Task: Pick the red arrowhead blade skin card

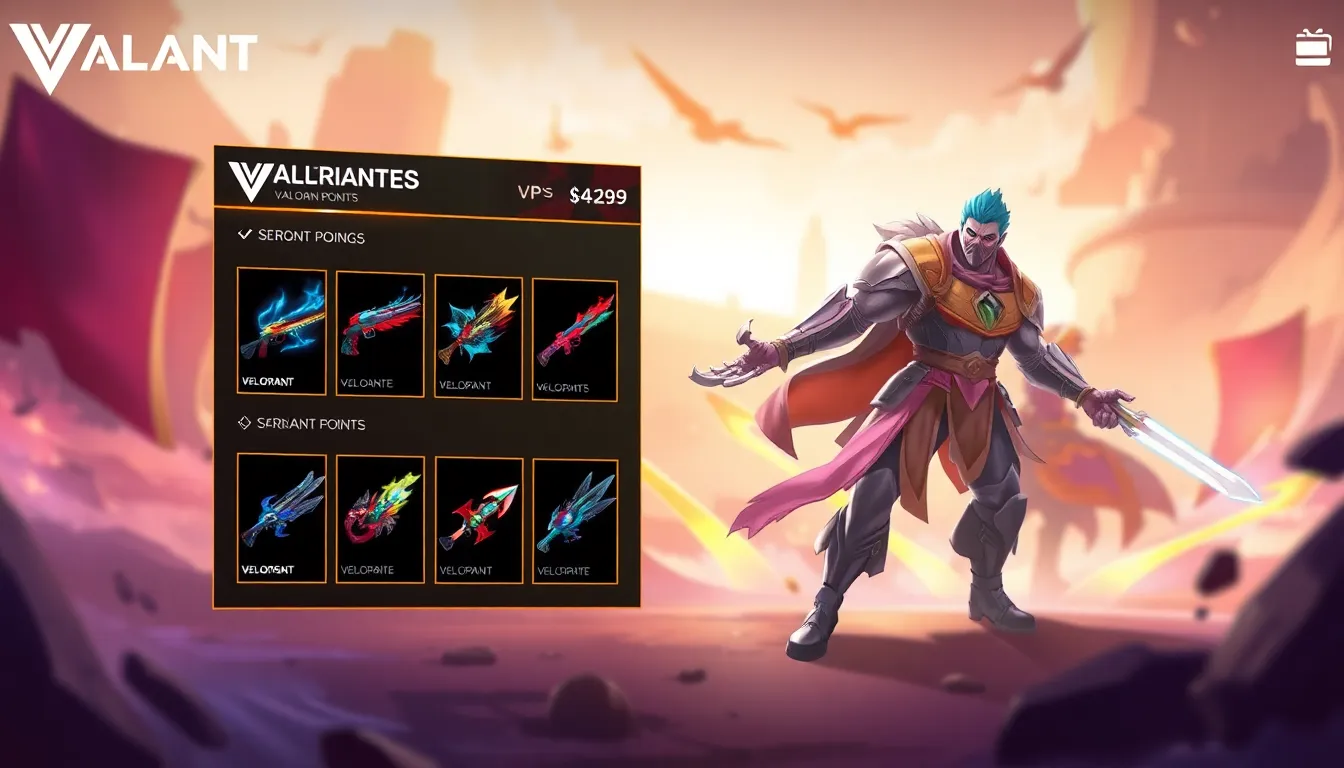Action: click(479, 520)
